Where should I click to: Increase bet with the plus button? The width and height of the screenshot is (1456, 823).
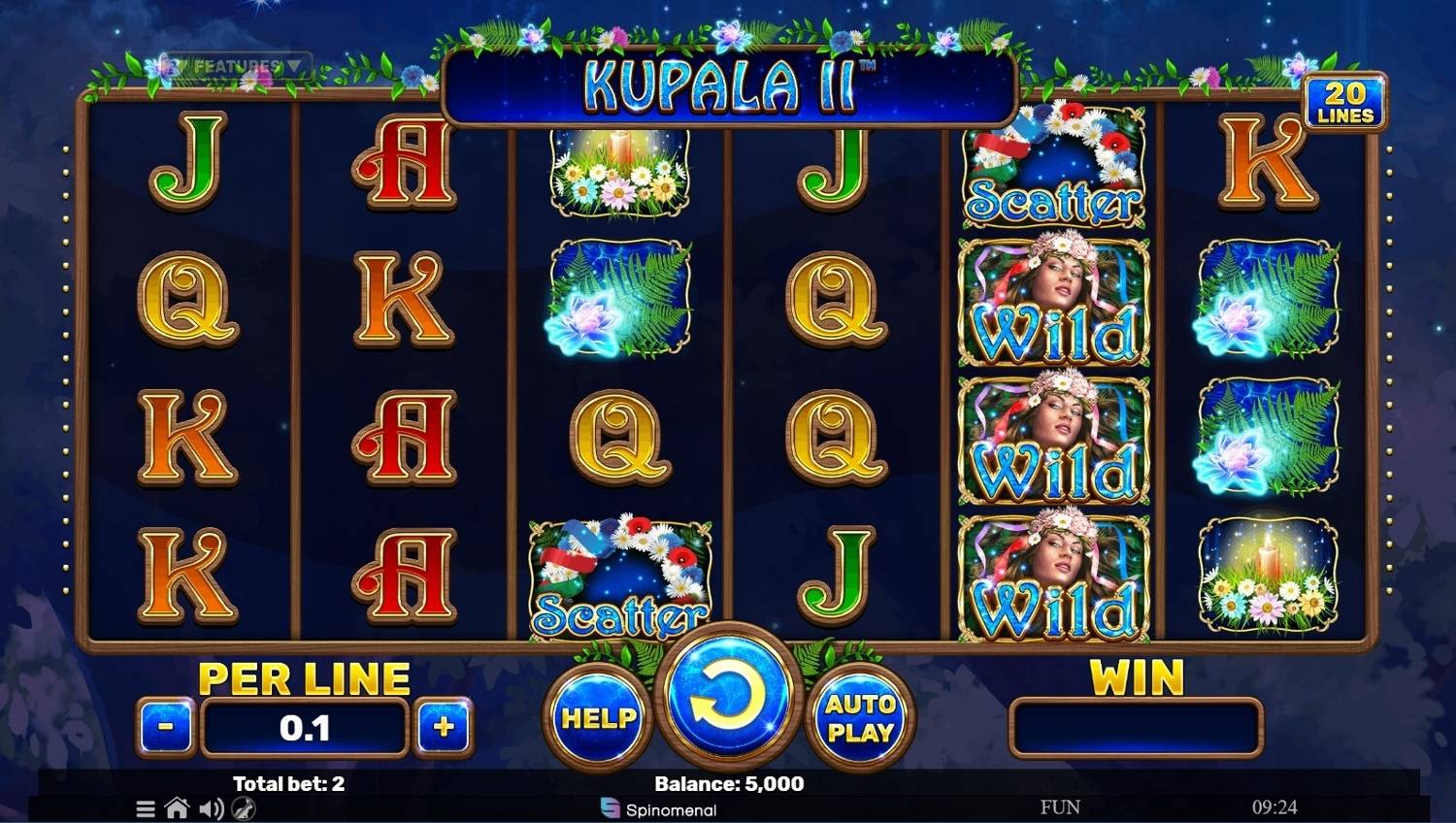point(444,726)
